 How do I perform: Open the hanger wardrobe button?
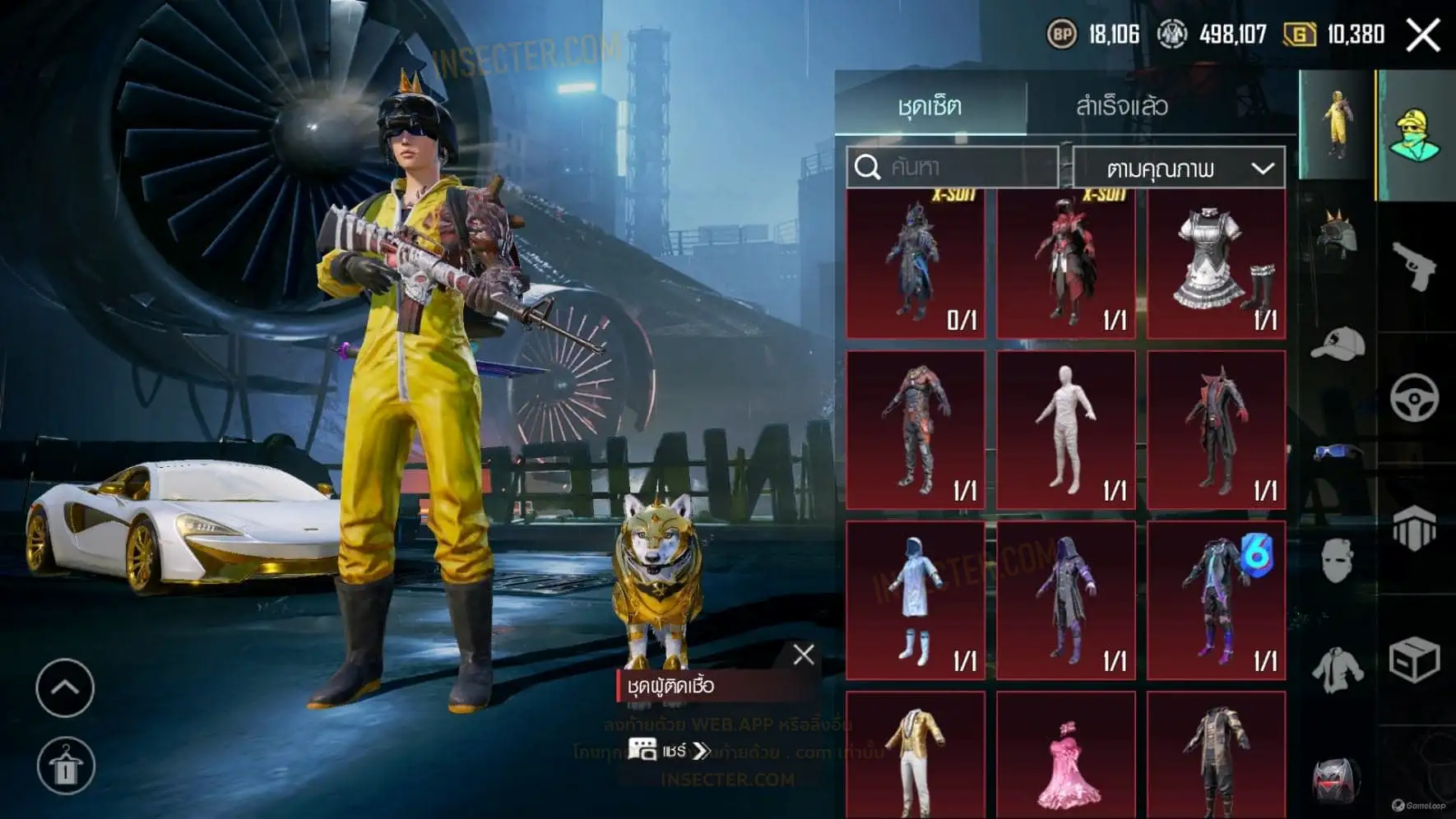[x=66, y=766]
